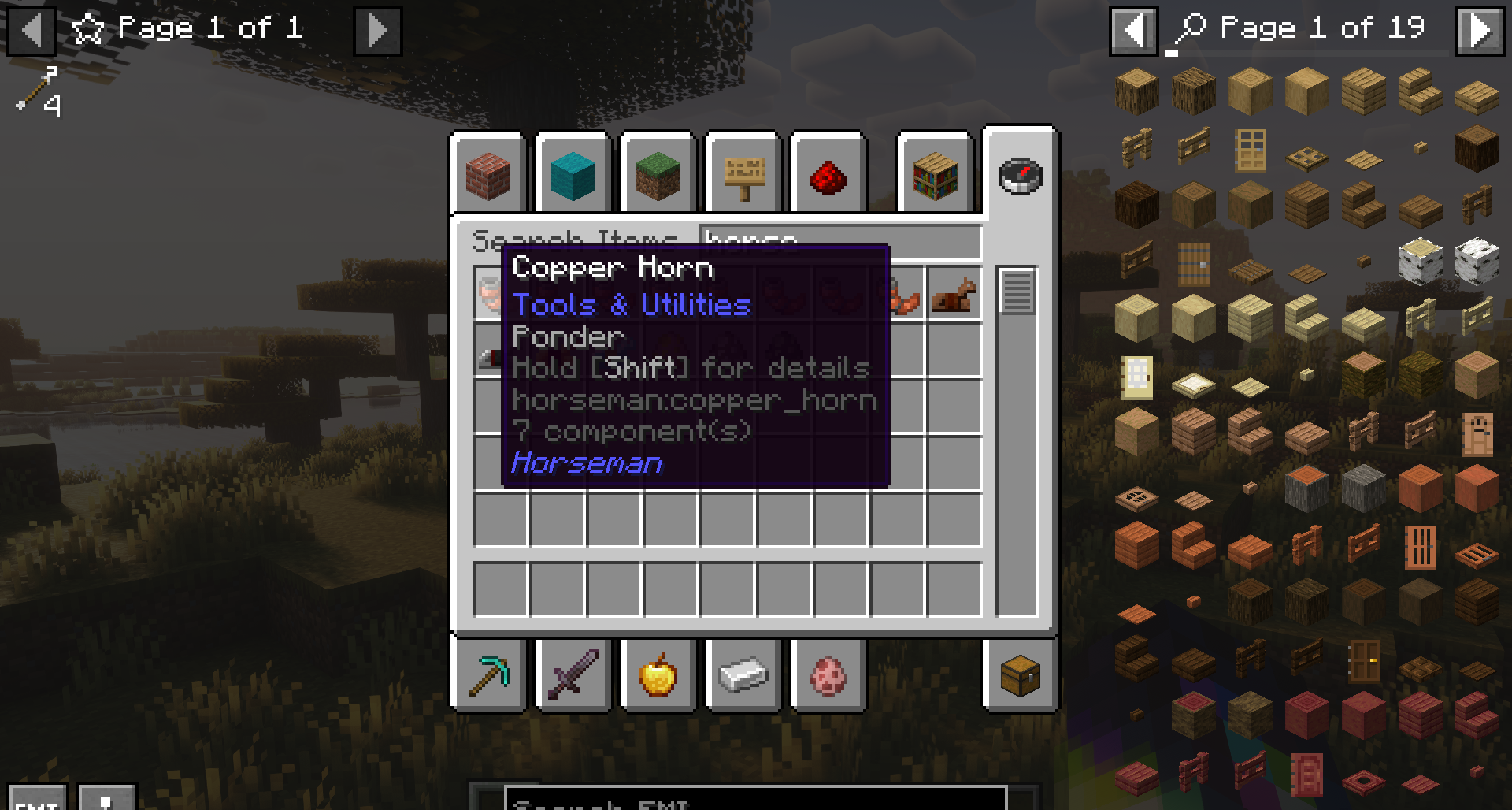1512x810 pixels.
Task: Switch to the cyan wool Colored Blocks tab
Action: point(573,176)
